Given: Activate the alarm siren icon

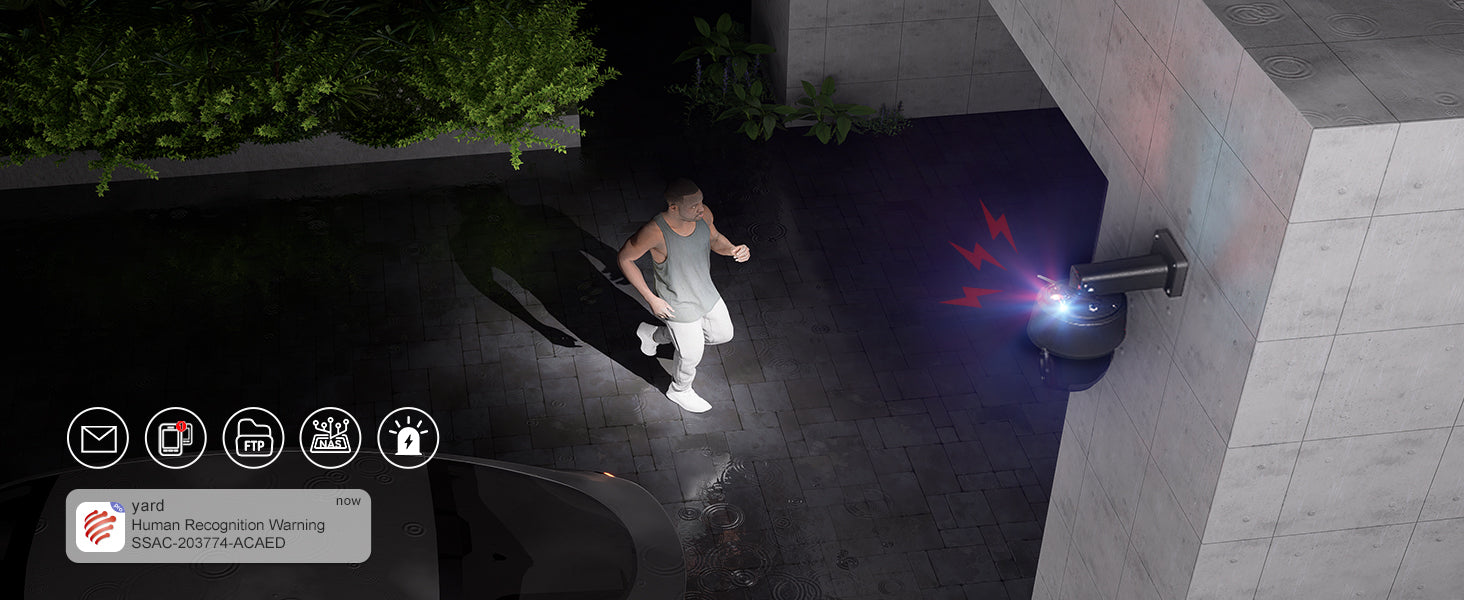Looking at the screenshot, I should coord(408,438).
